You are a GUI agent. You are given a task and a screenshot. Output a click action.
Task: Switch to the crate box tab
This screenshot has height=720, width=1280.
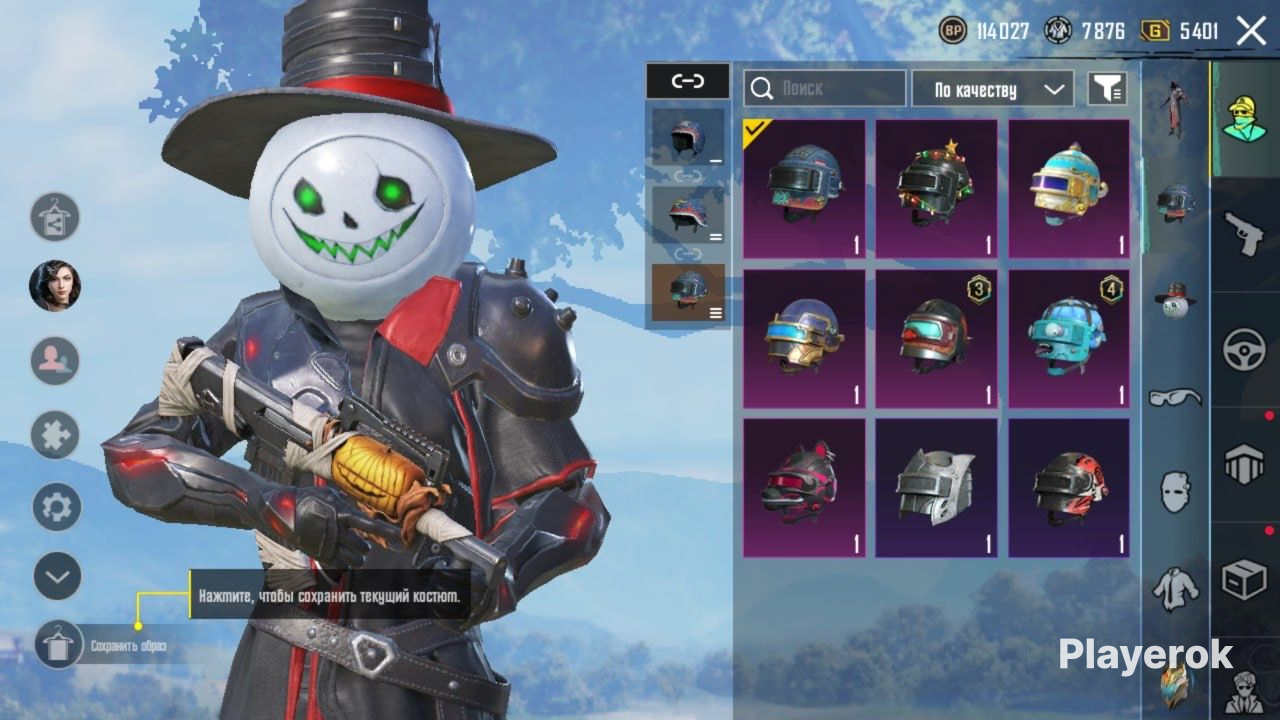(x=1244, y=579)
